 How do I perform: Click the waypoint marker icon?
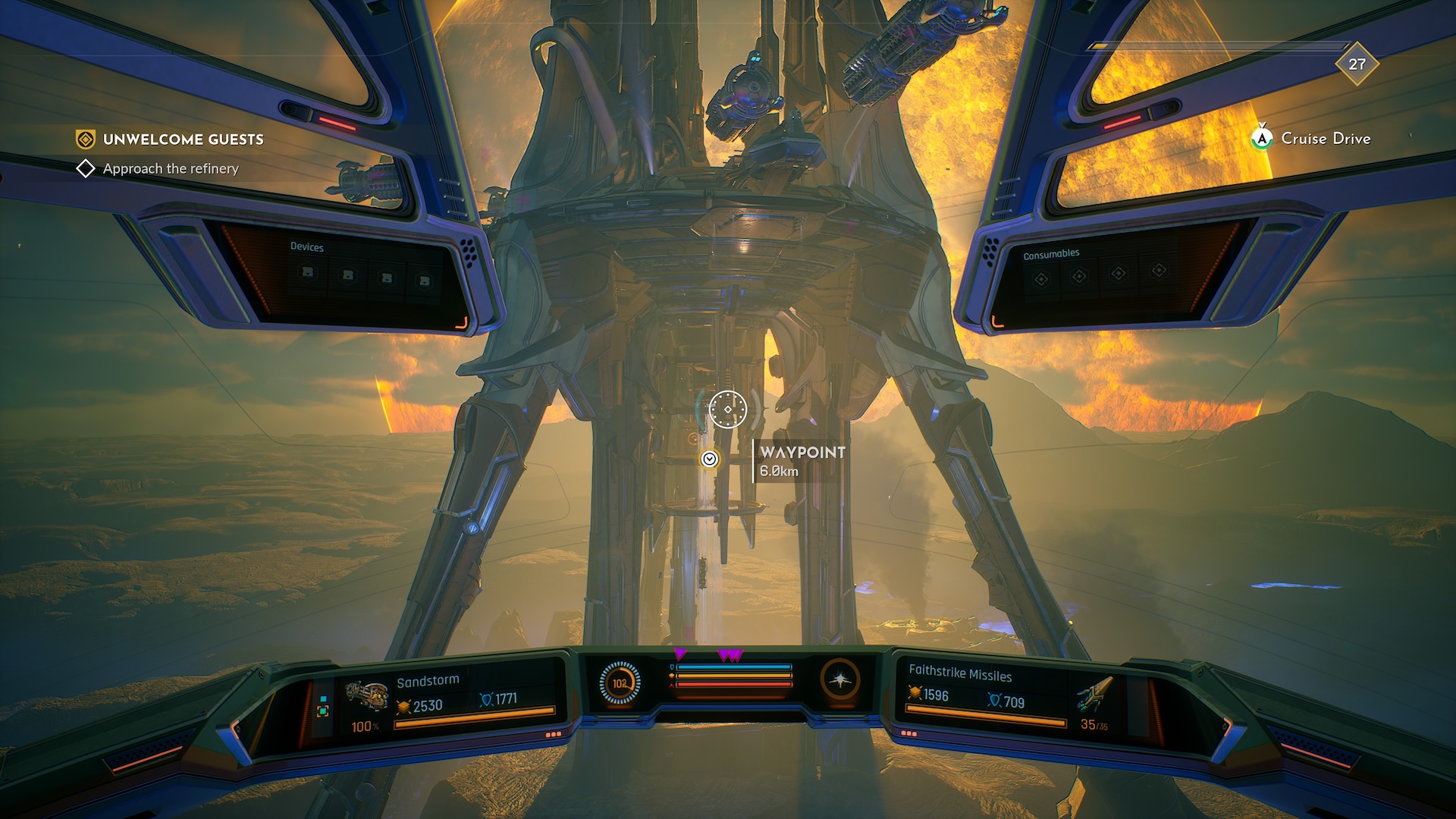[710, 459]
